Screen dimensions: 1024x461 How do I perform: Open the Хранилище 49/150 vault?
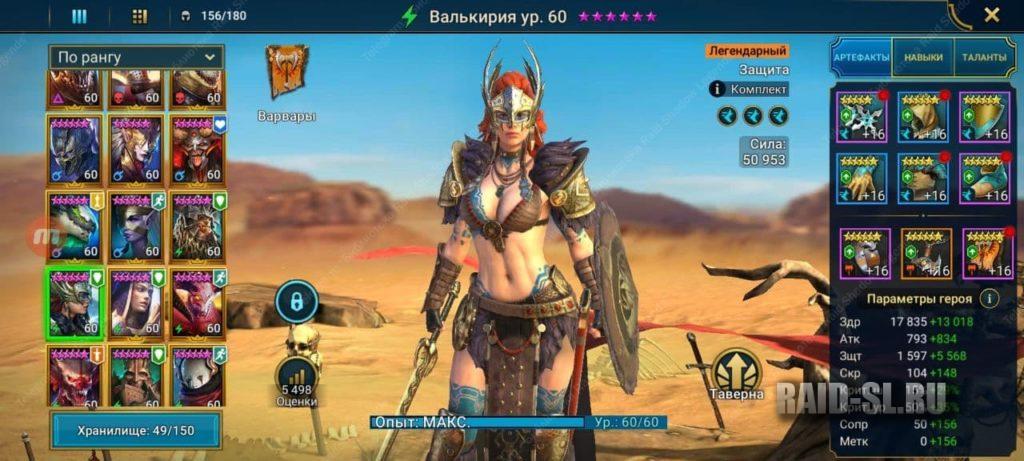(x=135, y=430)
